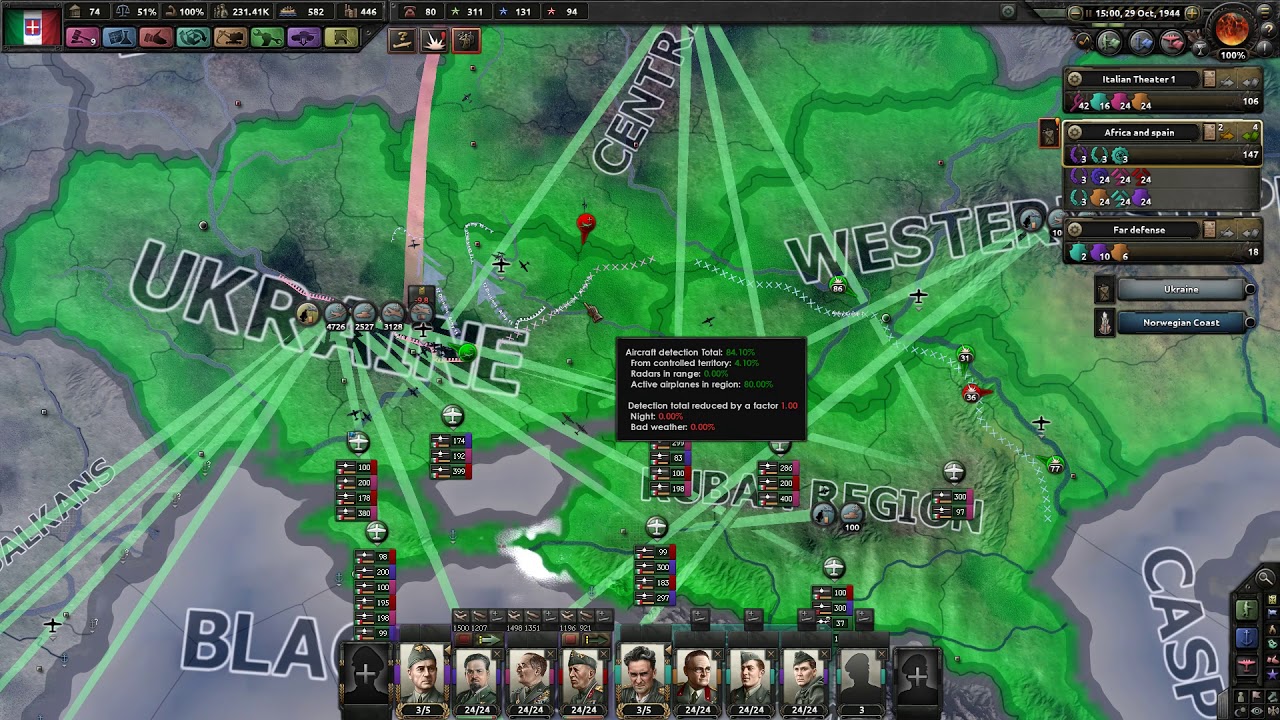
Task: Open the Decisions tab with the gavel icon
Action: 84,37
